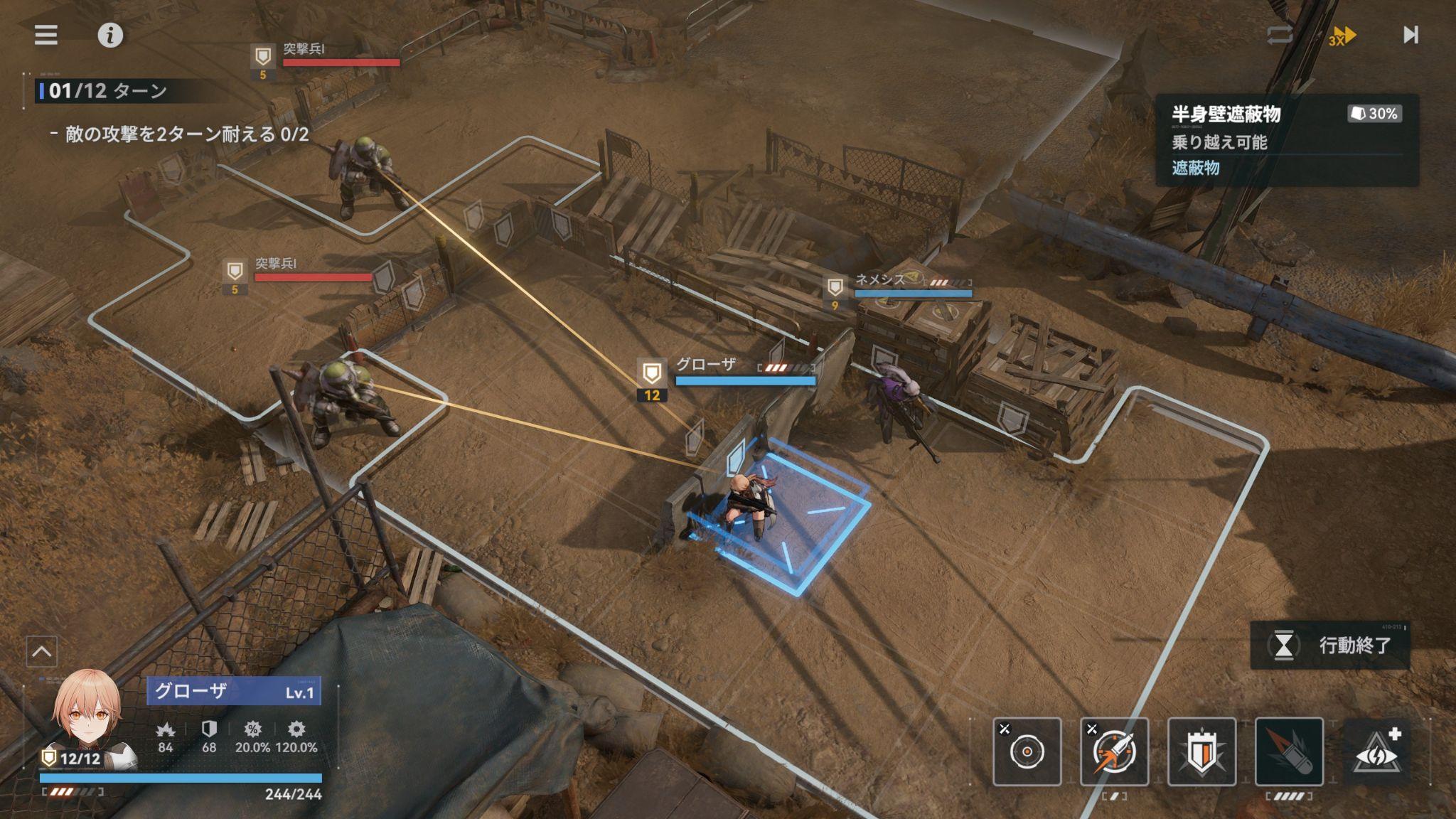Expand the character panel with the arrow
Viewport: 1456px width, 819px height.
pyautogui.click(x=42, y=651)
